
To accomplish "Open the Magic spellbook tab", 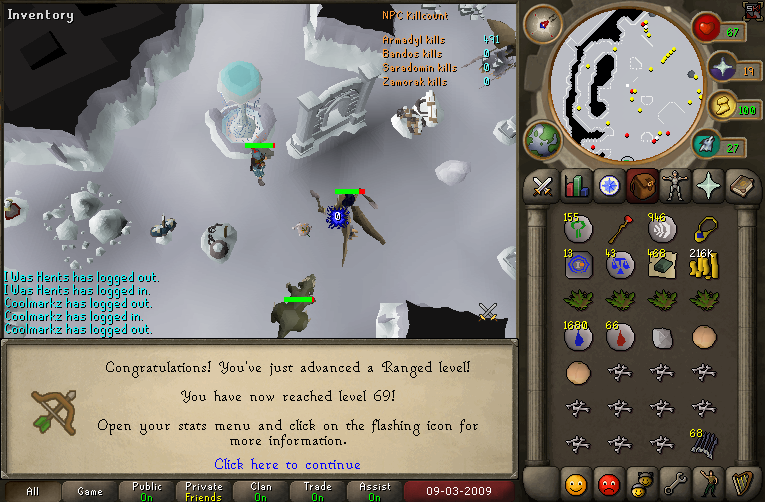I will click(x=740, y=185).
